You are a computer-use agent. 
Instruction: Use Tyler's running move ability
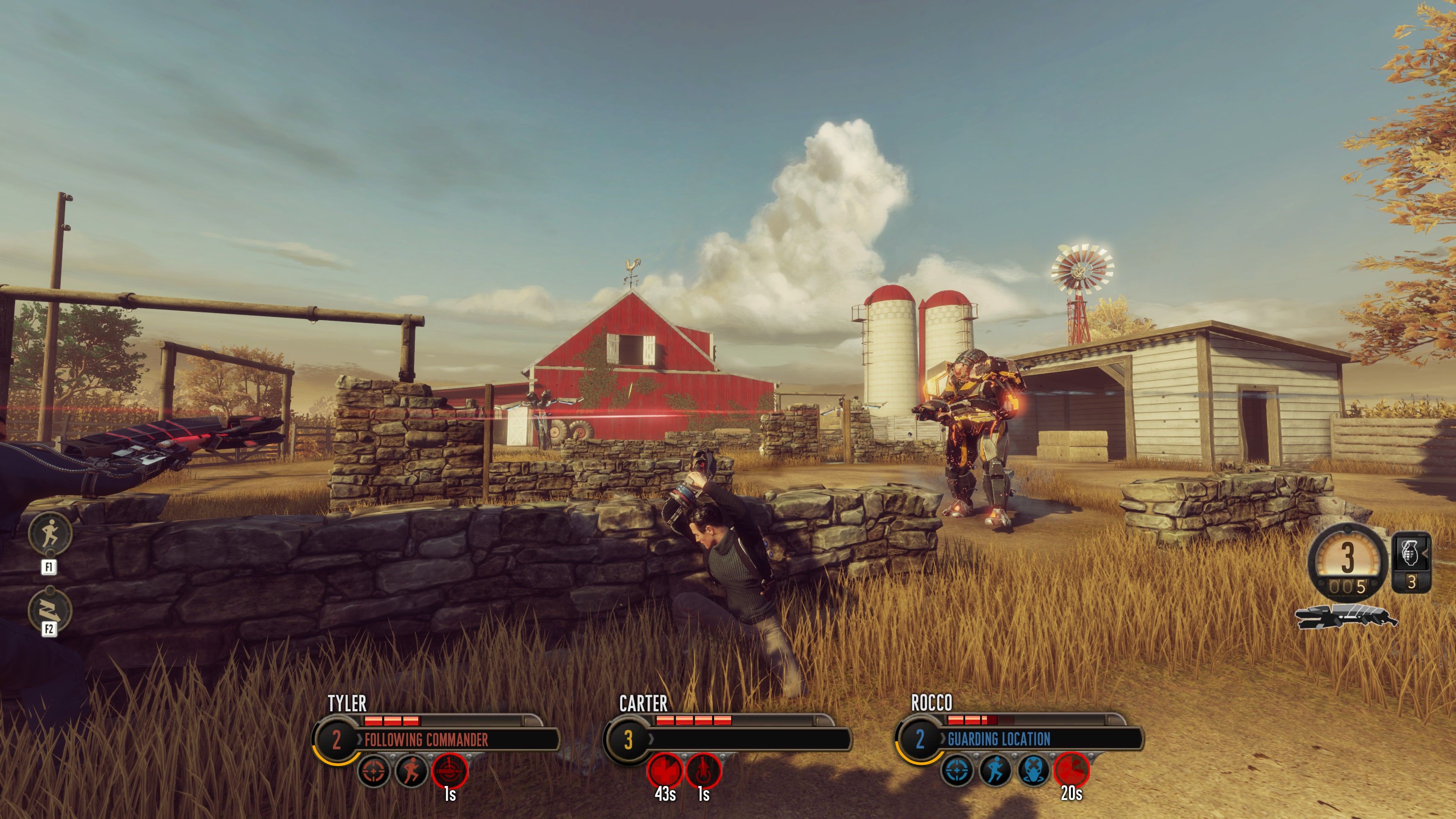[411, 770]
